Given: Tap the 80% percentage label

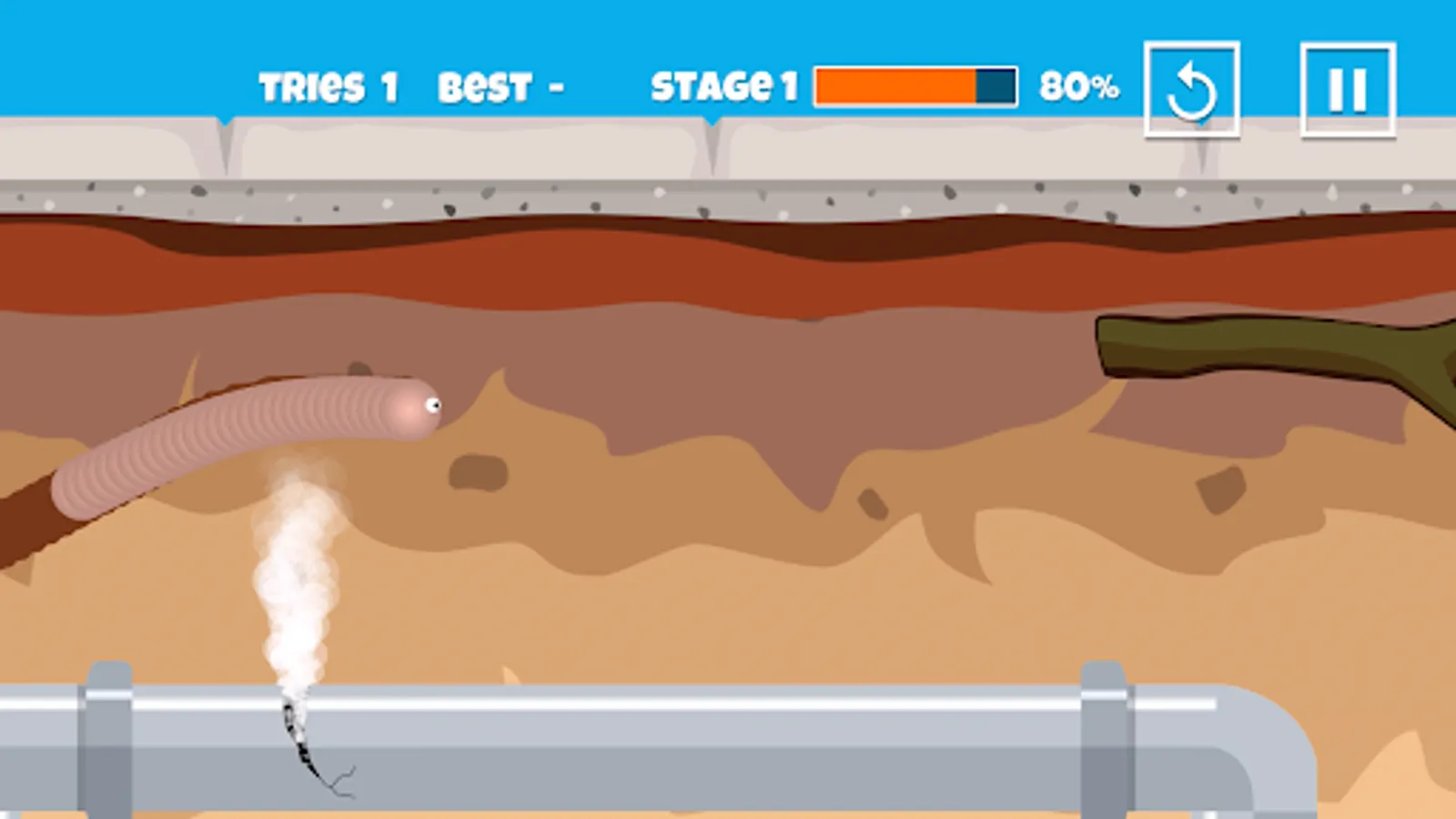Looking at the screenshot, I should pos(1080,86).
